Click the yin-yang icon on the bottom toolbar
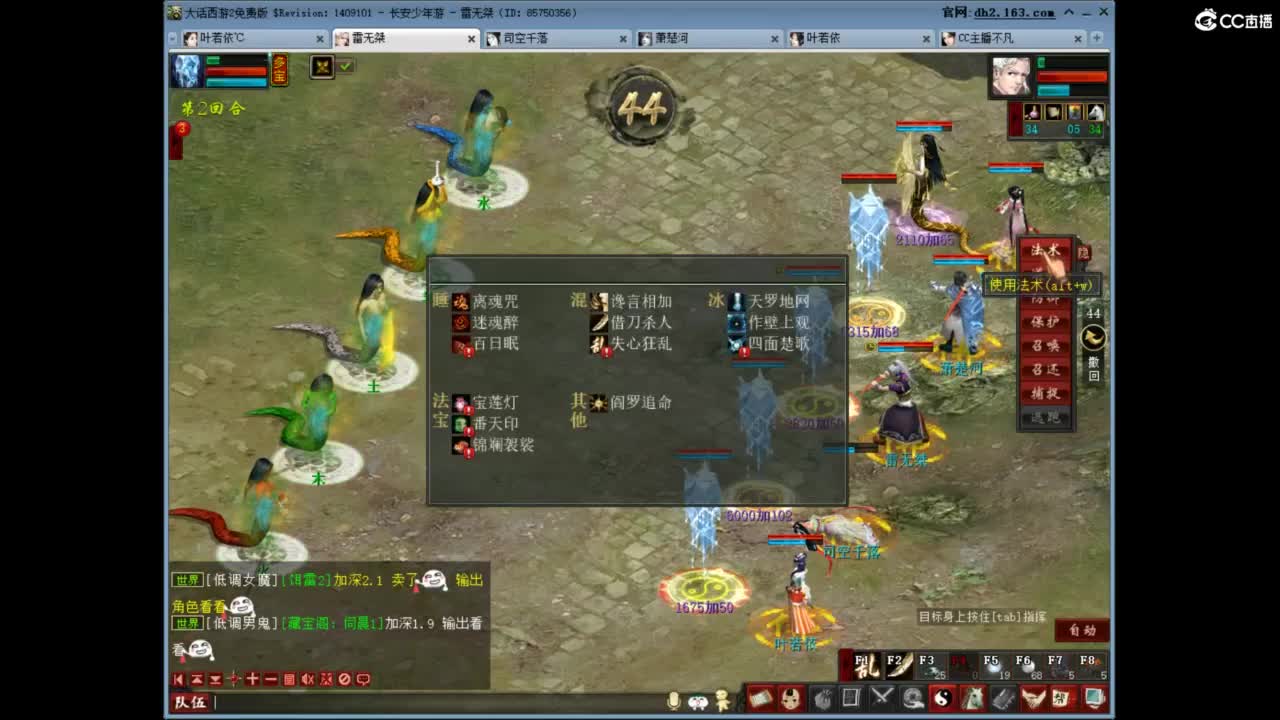Screen dimensions: 1280x720 944,695
